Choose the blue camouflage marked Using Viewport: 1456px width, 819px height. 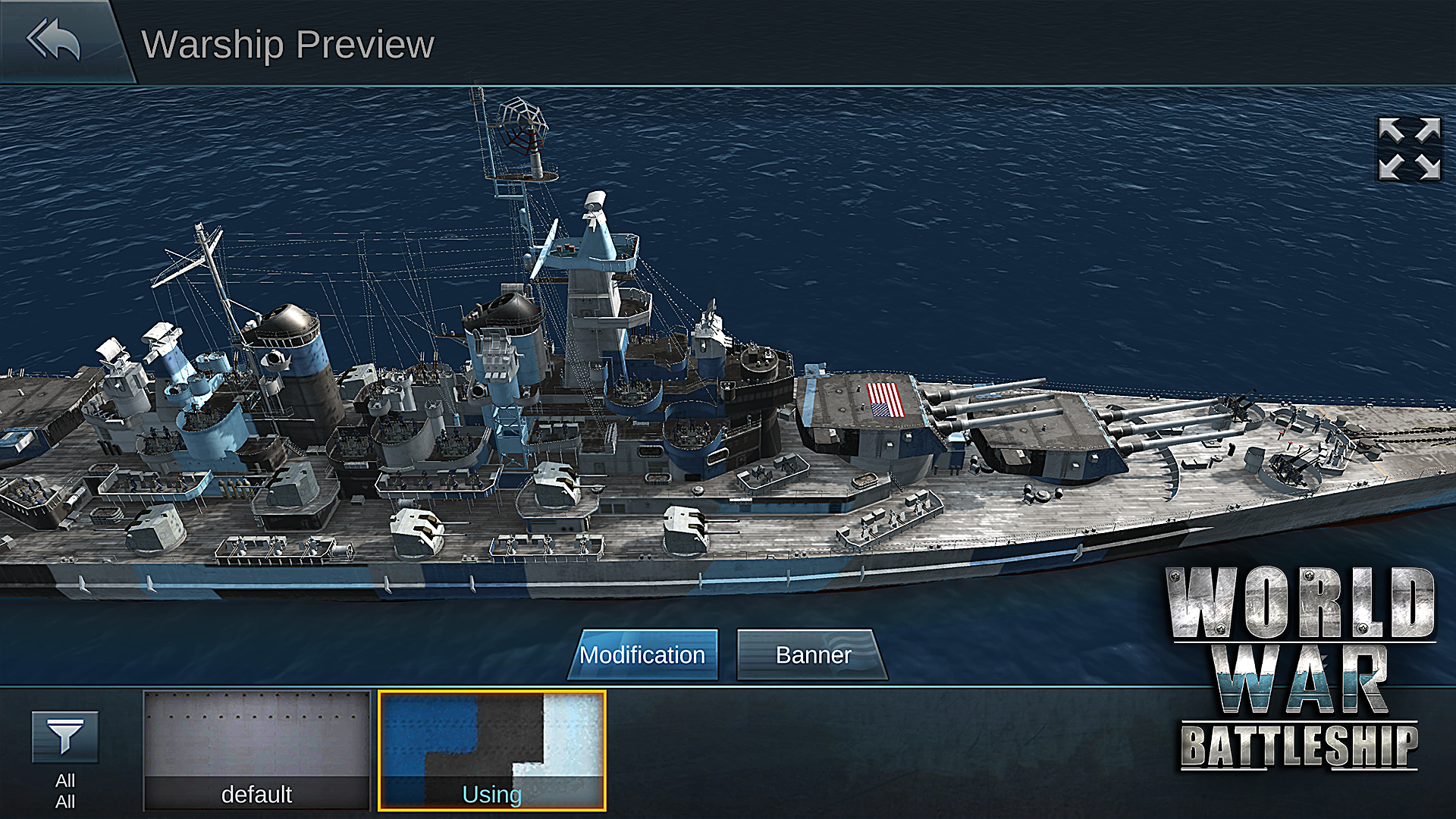coord(492,750)
